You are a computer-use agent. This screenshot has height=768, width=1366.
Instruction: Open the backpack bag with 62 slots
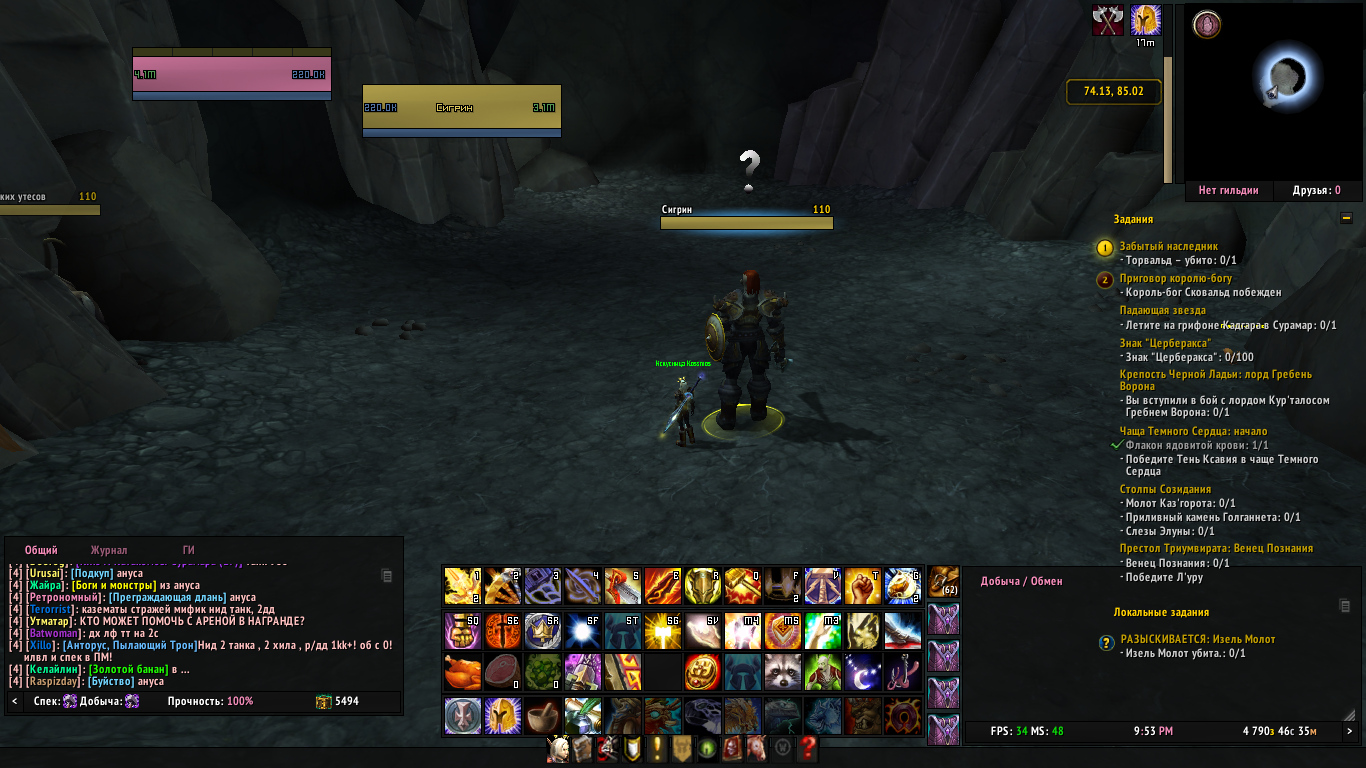pyautogui.click(x=943, y=581)
